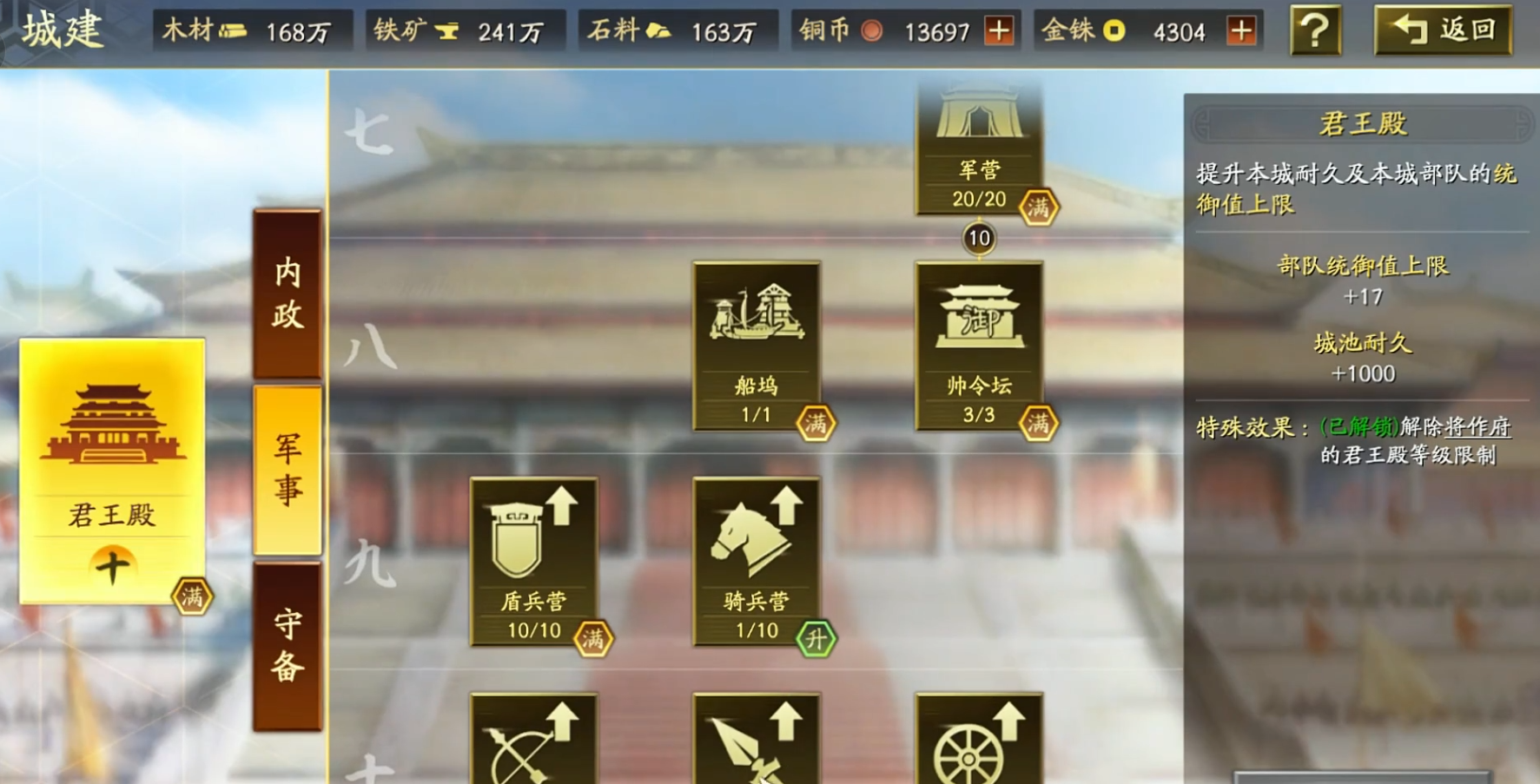Viewport: 1540px width, 784px height.
Task: Open the help question mark button
Action: coord(1314,33)
